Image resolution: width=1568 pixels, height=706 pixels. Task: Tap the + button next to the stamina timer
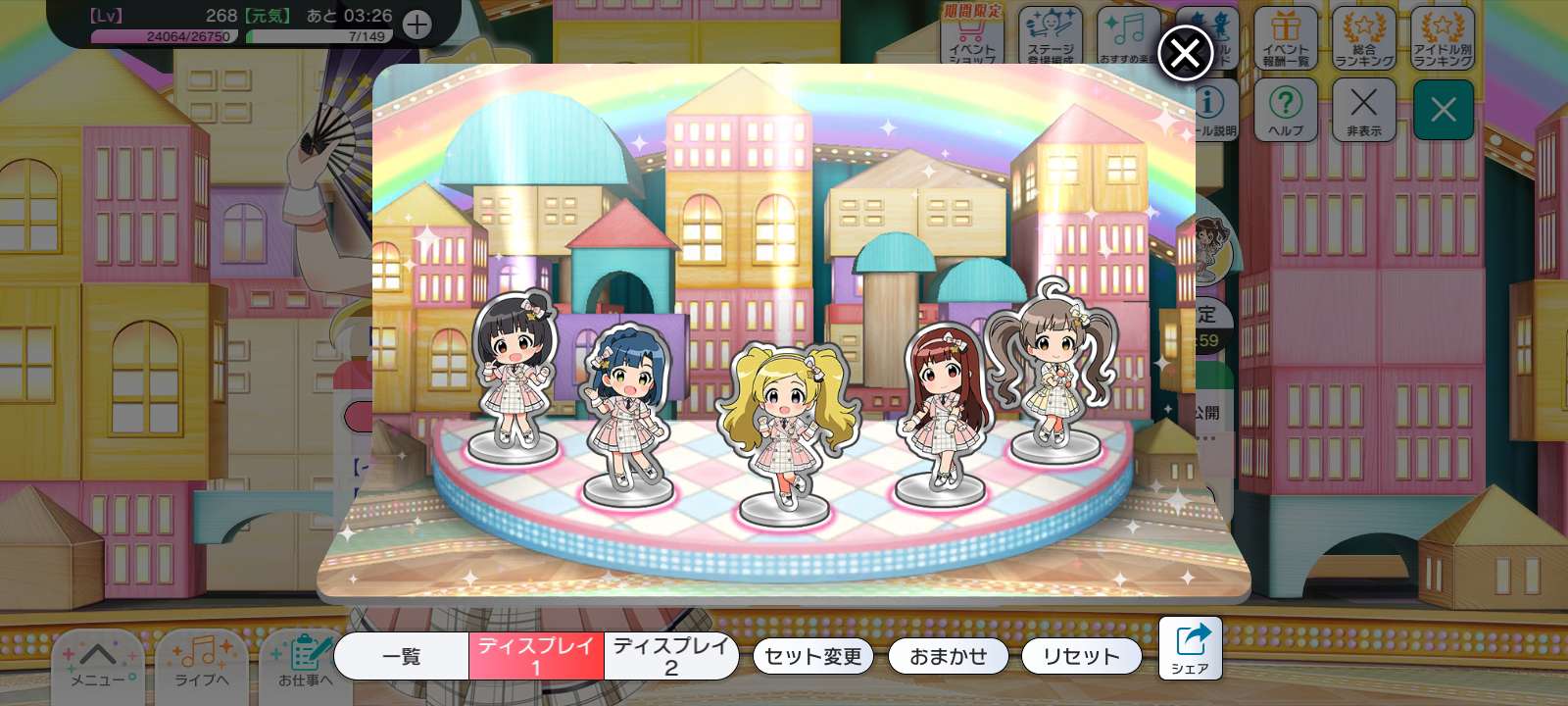[417, 25]
